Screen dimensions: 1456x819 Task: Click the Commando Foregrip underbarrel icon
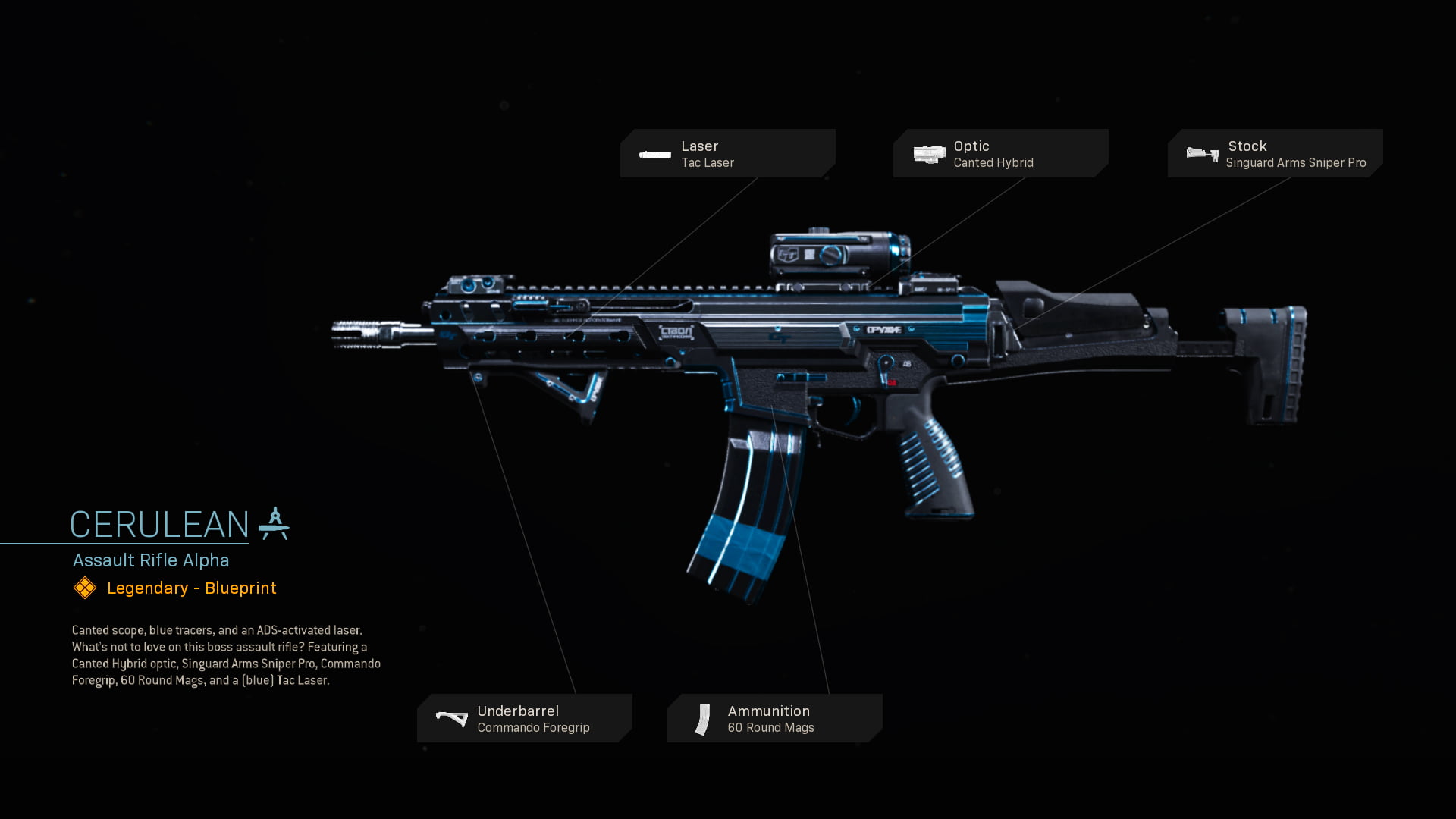[x=451, y=718]
